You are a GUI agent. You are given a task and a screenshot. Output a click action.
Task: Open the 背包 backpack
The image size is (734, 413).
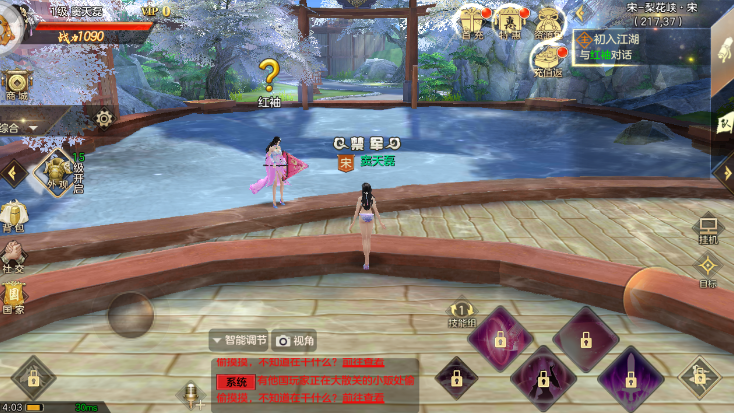[14, 217]
